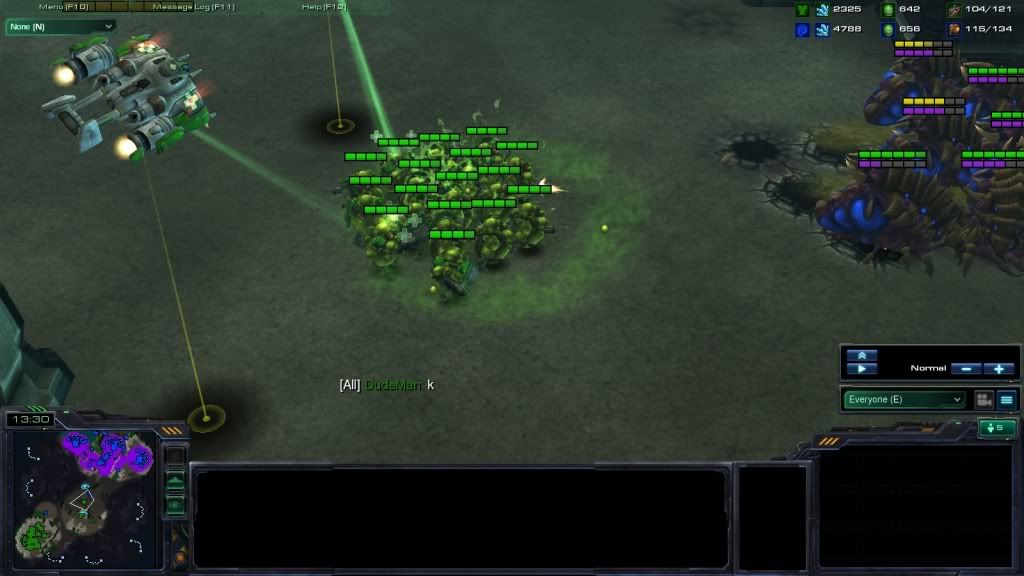Click the double up-arrow replay button

[861, 355]
